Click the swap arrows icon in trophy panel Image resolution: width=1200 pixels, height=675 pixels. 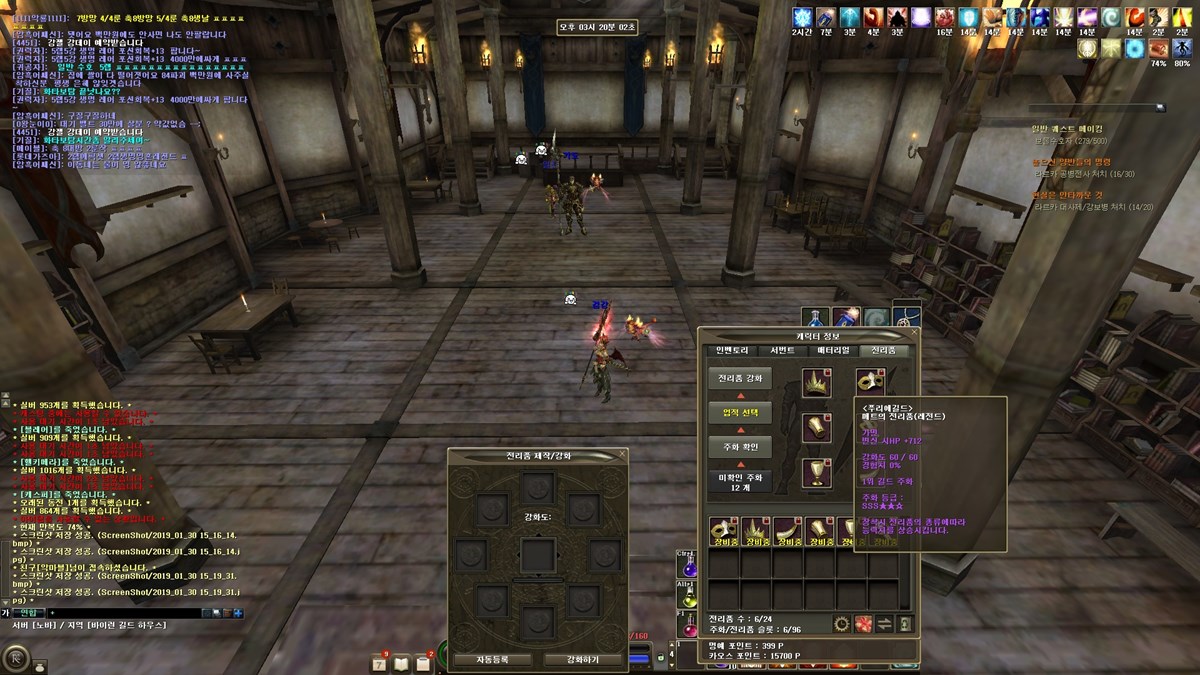click(x=884, y=624)
